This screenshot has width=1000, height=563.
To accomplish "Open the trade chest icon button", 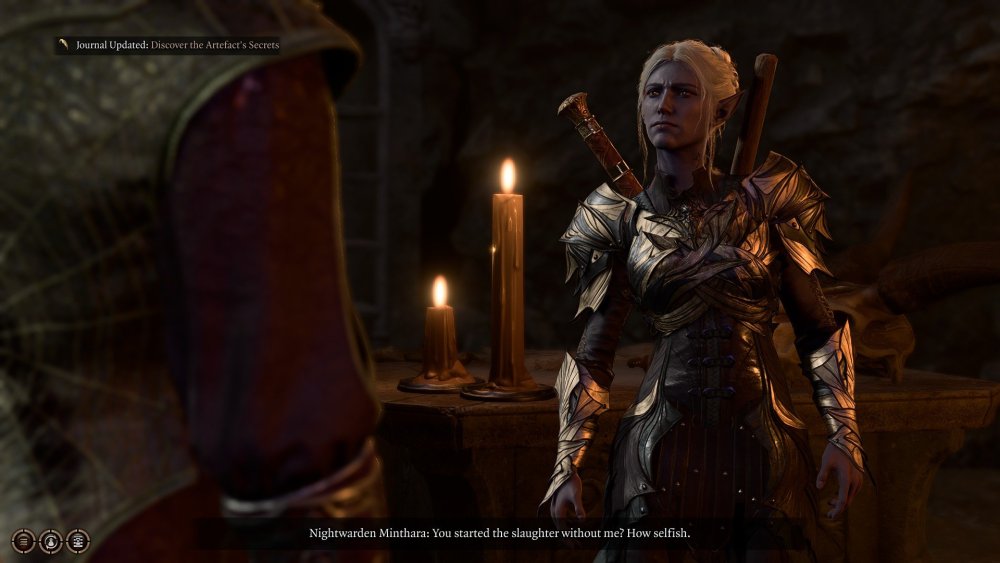I will tap(77, 541).
